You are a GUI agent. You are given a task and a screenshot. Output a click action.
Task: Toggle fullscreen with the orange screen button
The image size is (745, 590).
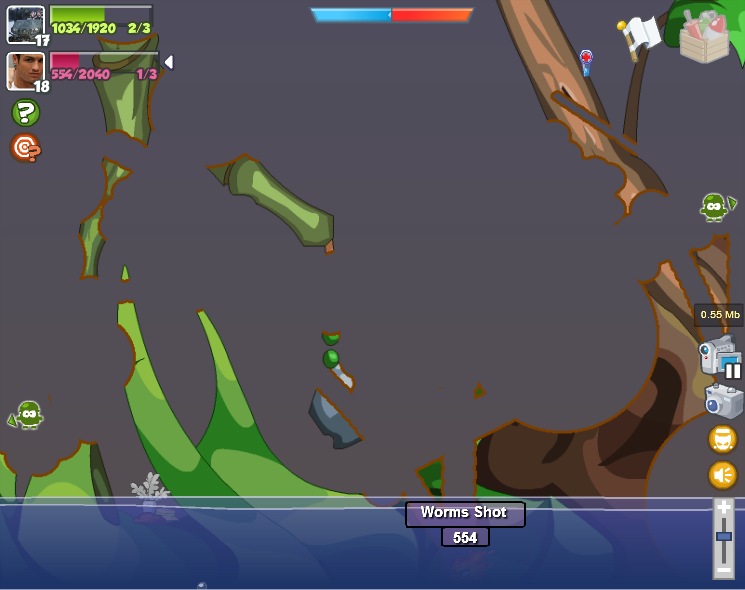coord(722,439)
